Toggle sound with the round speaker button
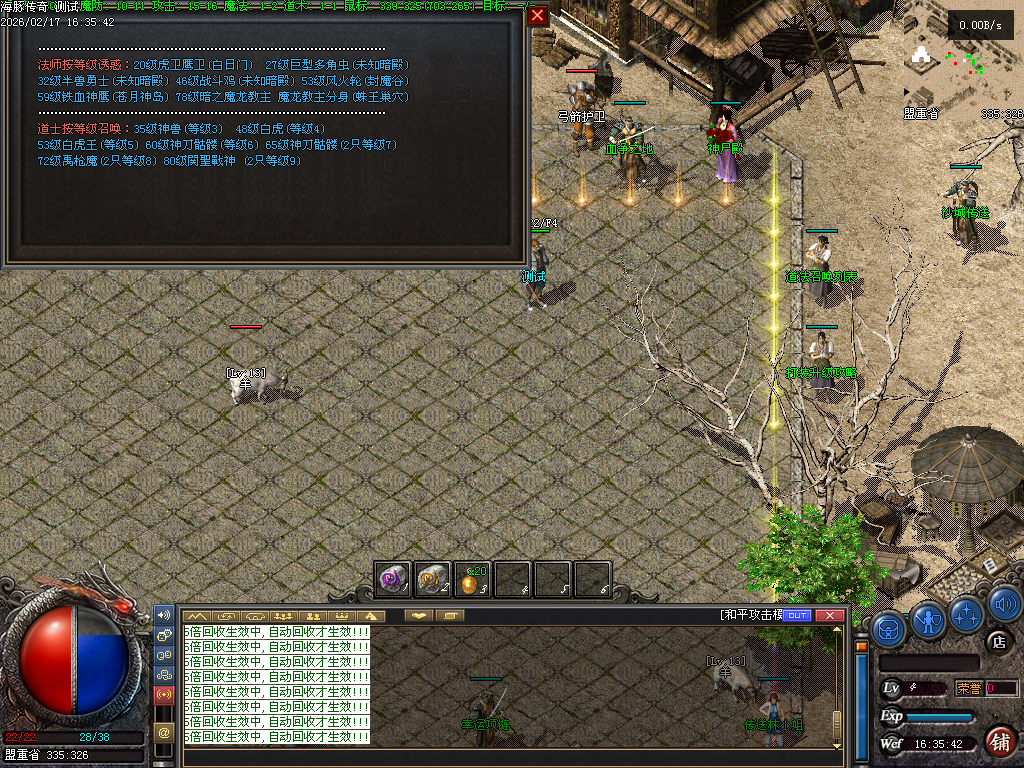The image size is (1024, 768). tap(1004, 603)
